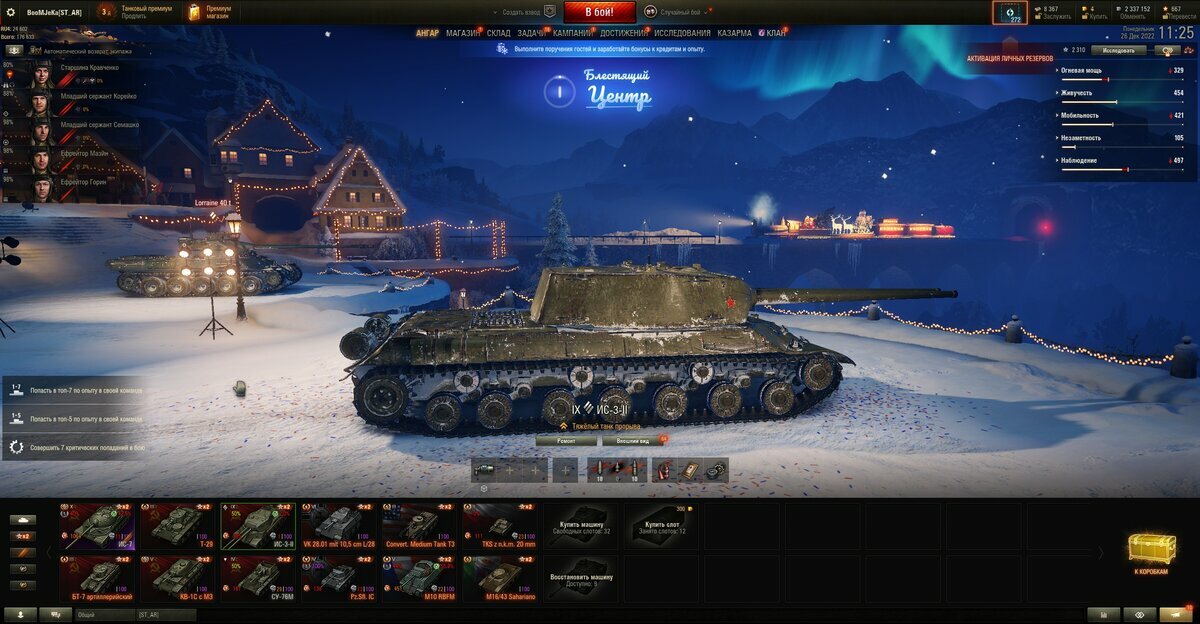This screenshot has height=624, width=1200.
Task: Open the КАЗАРМА tab
Action: (734, 33)
